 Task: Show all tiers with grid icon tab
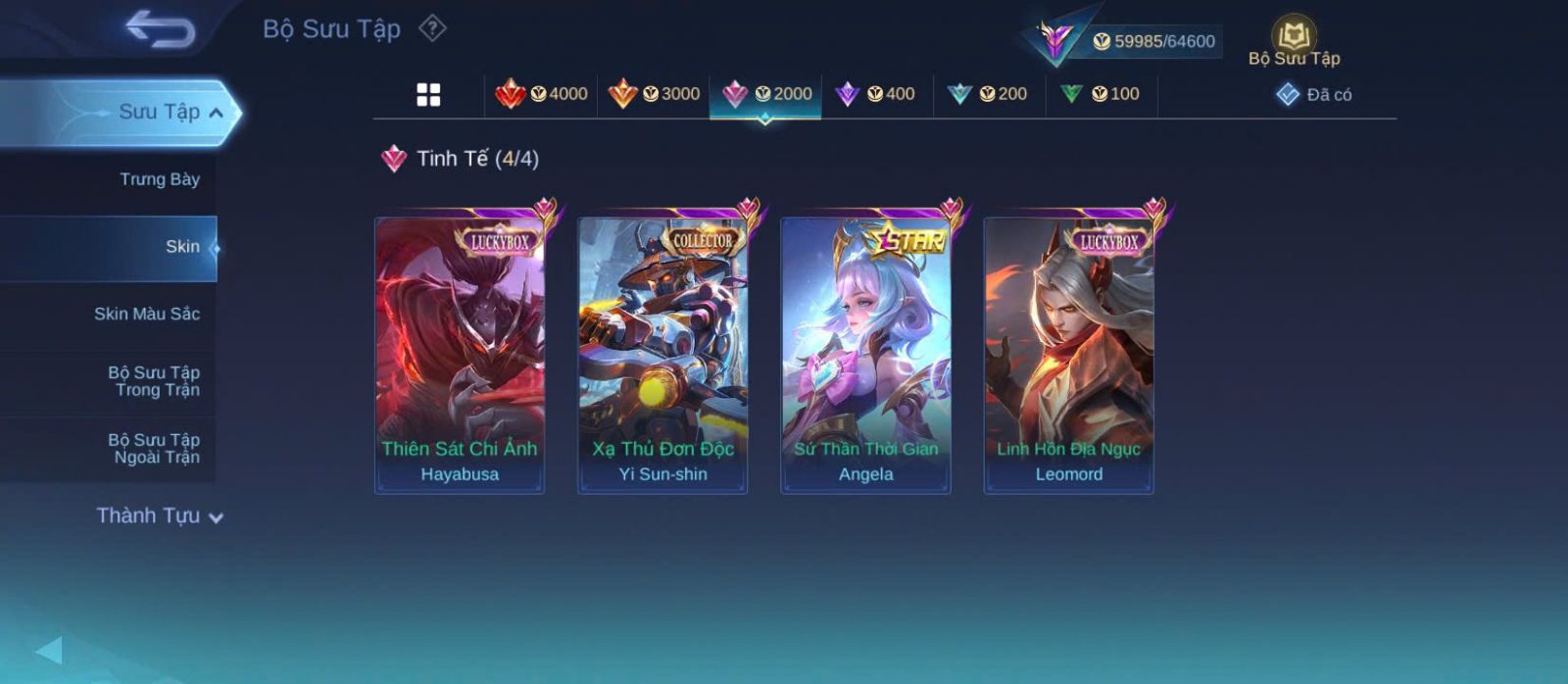tap(428, 94)
